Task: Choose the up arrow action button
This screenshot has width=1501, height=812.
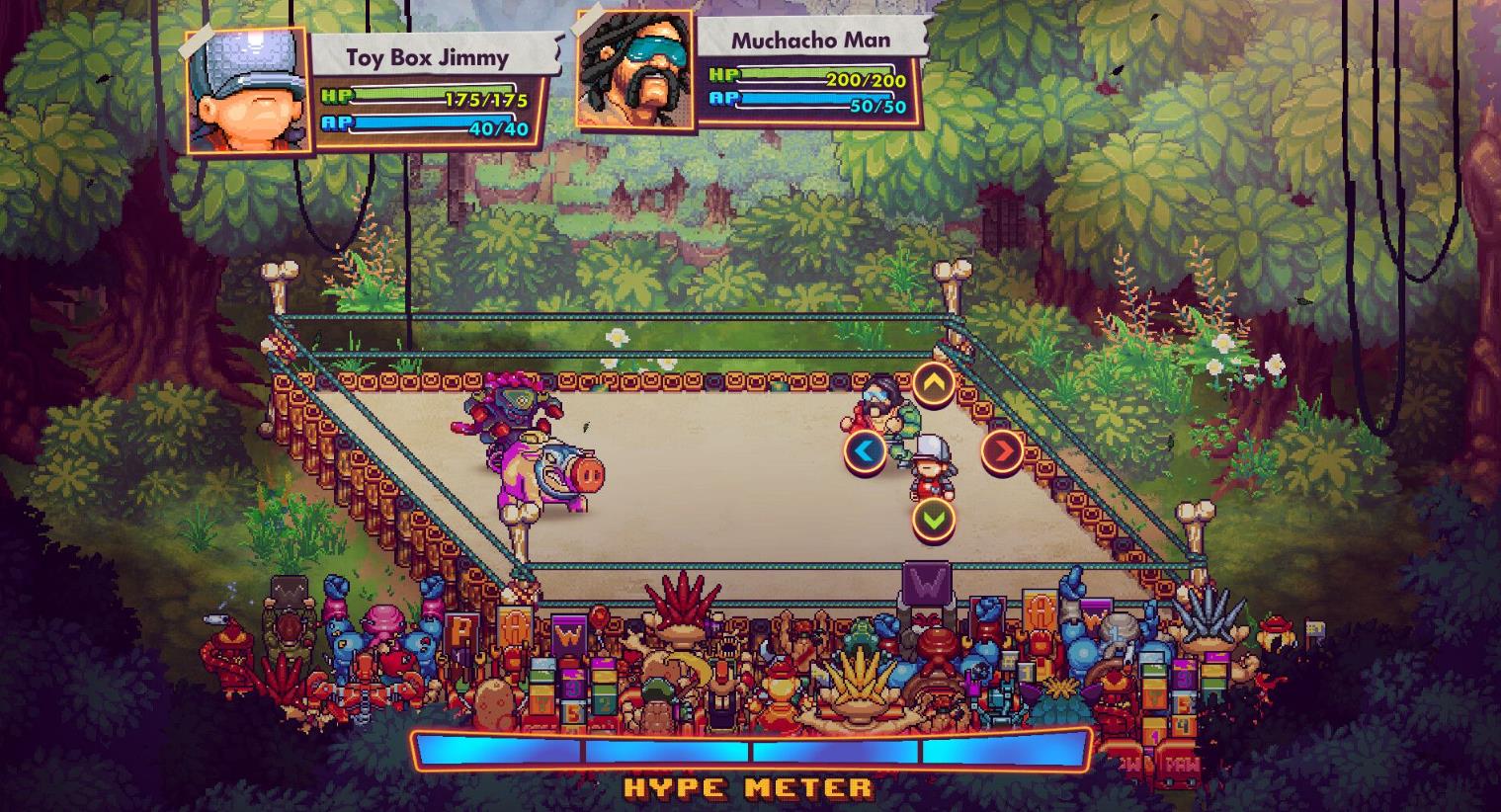Action: [x=933, y=384]
